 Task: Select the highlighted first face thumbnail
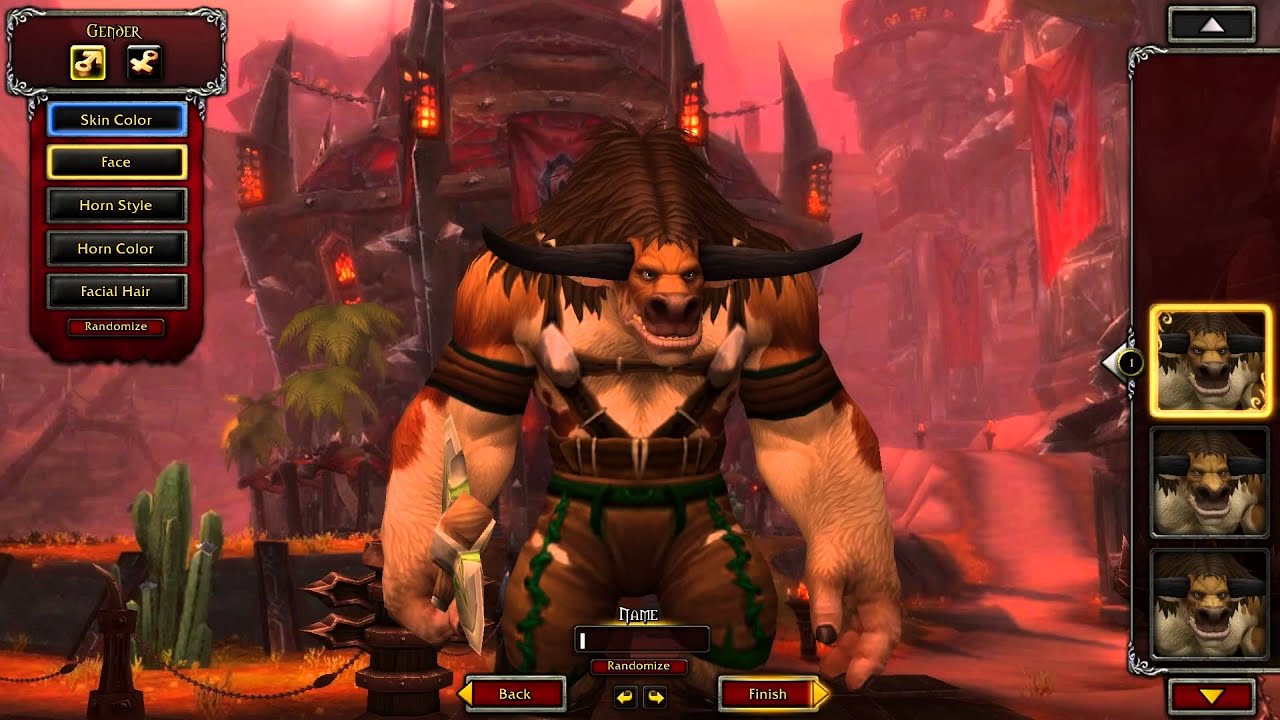click(x=1210, y=361)
